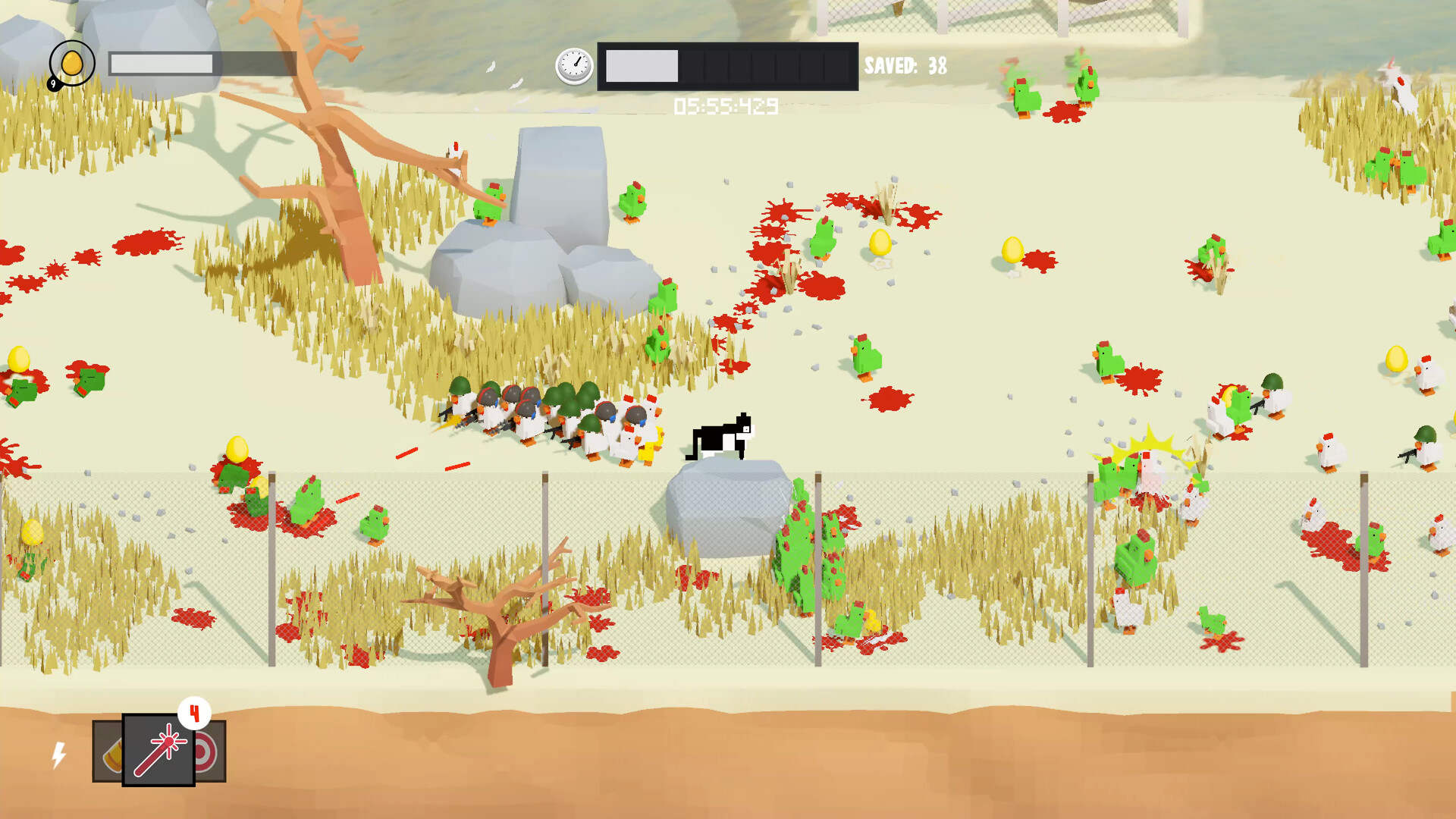
Task: Click the level 9 badge on the egg counter
Action: 53,86
